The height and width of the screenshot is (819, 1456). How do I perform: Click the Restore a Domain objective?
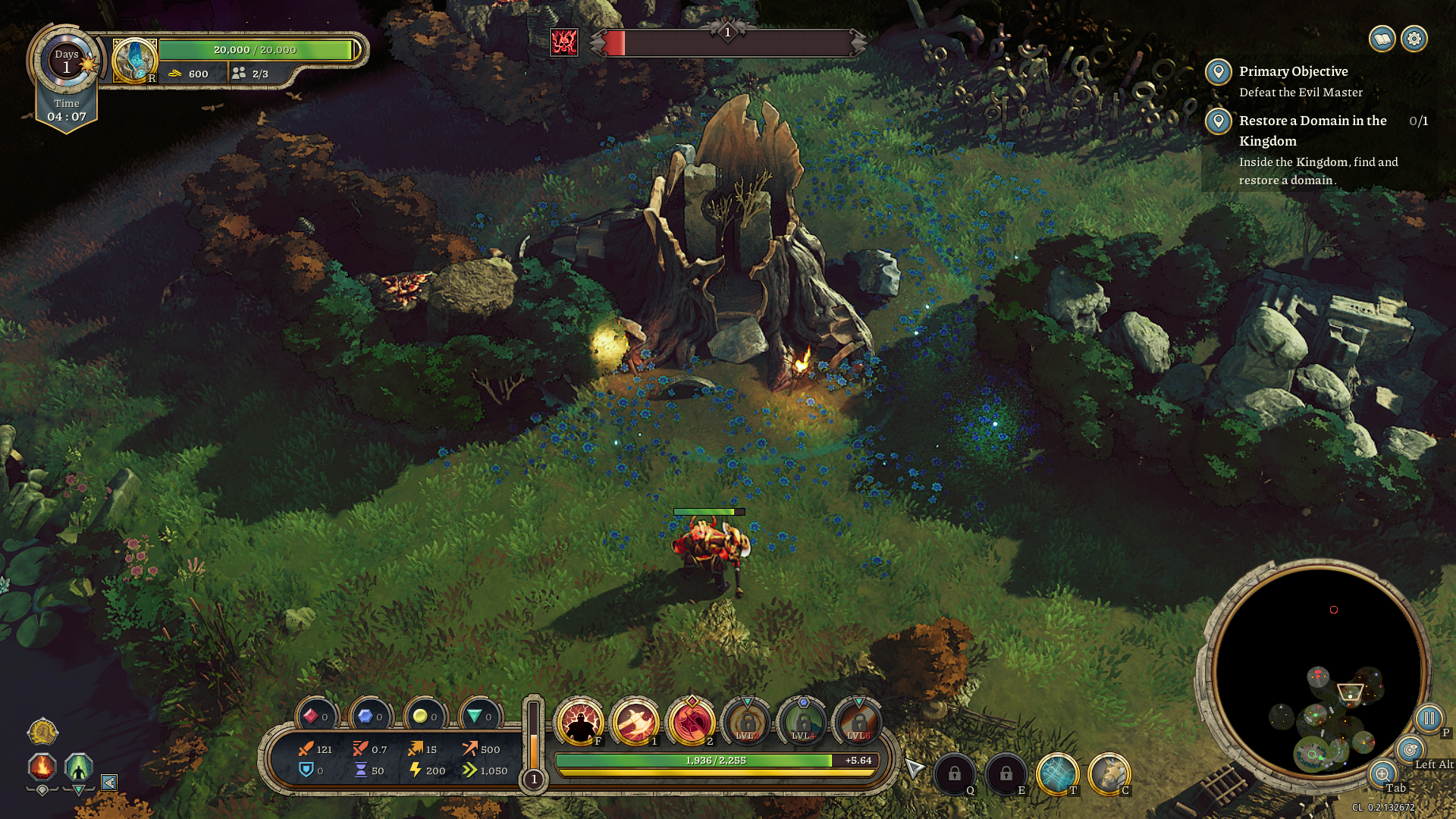pyautogui.click(x=1312, y=130)
